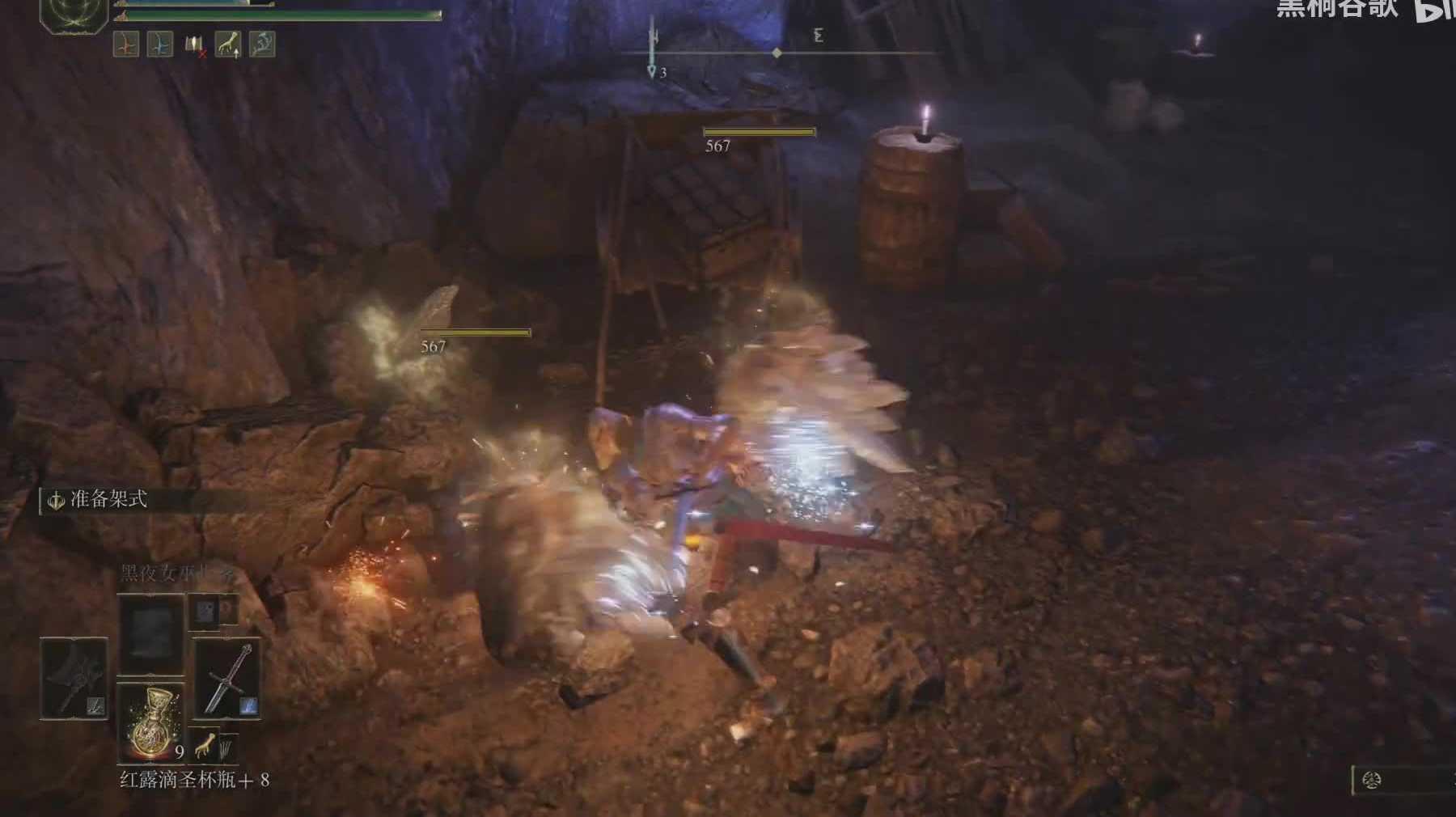Click the golden claw pouch item
The width and height of the screenshot is (1456, 817).
[x=204, y=747]
